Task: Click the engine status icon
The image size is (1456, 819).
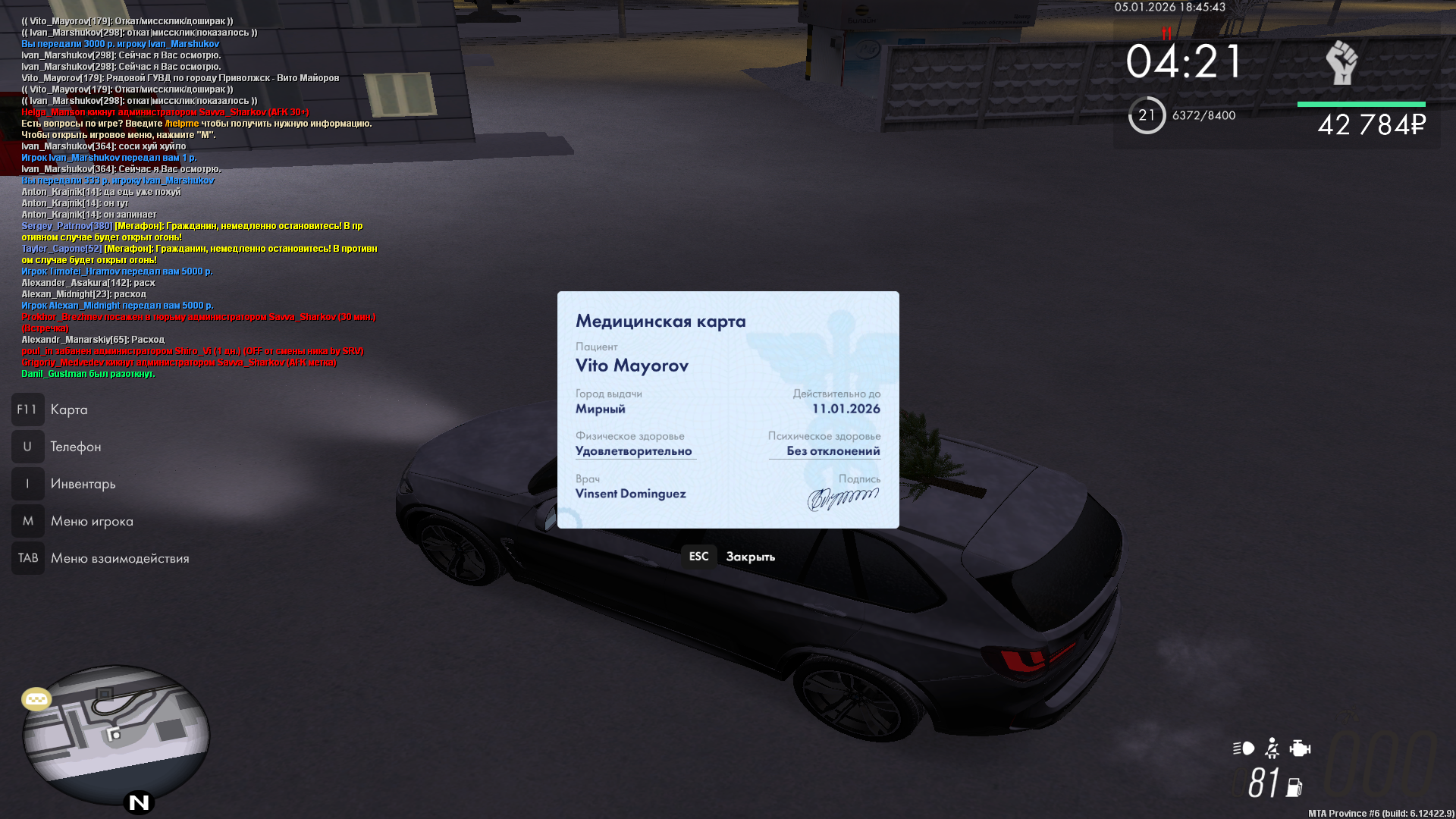Action: [1300, 748]
